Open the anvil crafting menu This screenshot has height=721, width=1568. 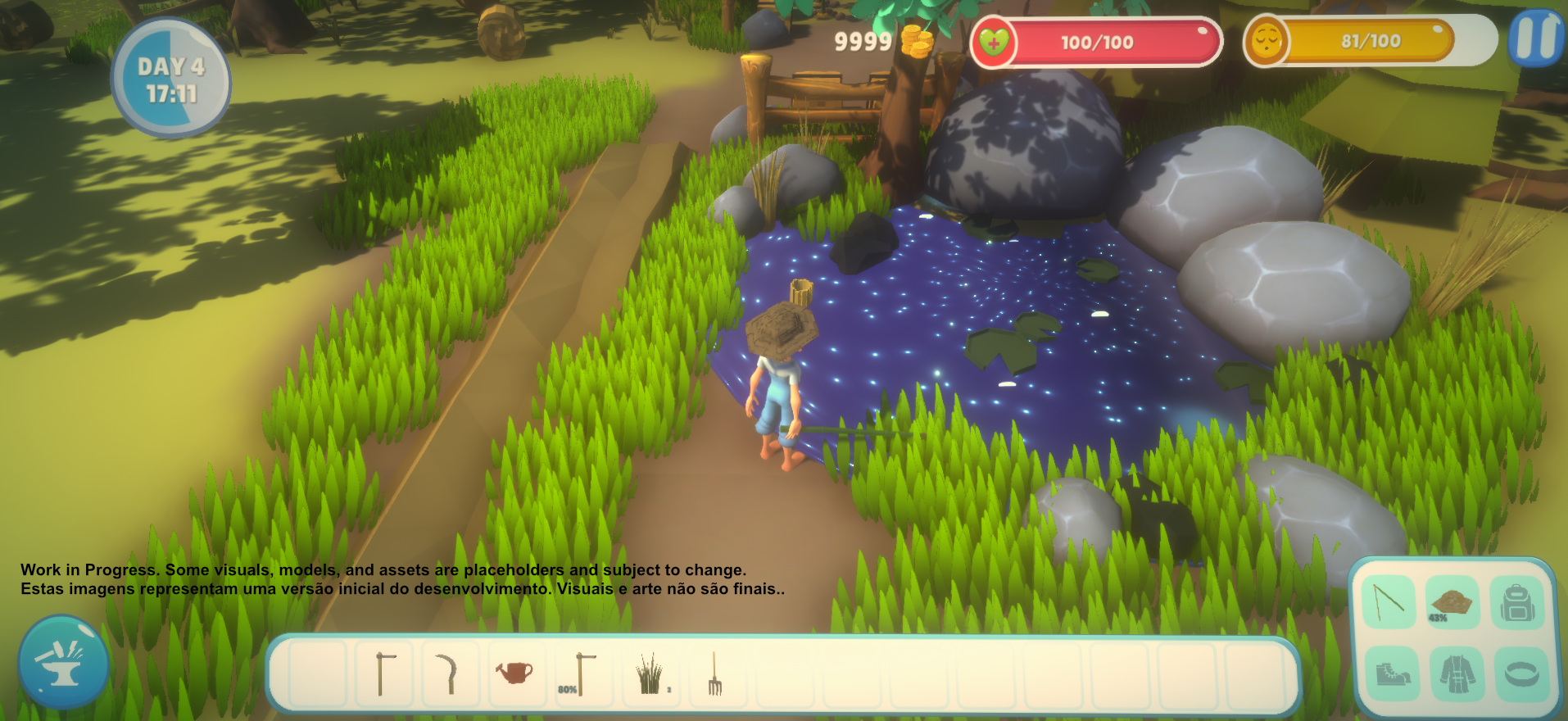pos(63,662)
